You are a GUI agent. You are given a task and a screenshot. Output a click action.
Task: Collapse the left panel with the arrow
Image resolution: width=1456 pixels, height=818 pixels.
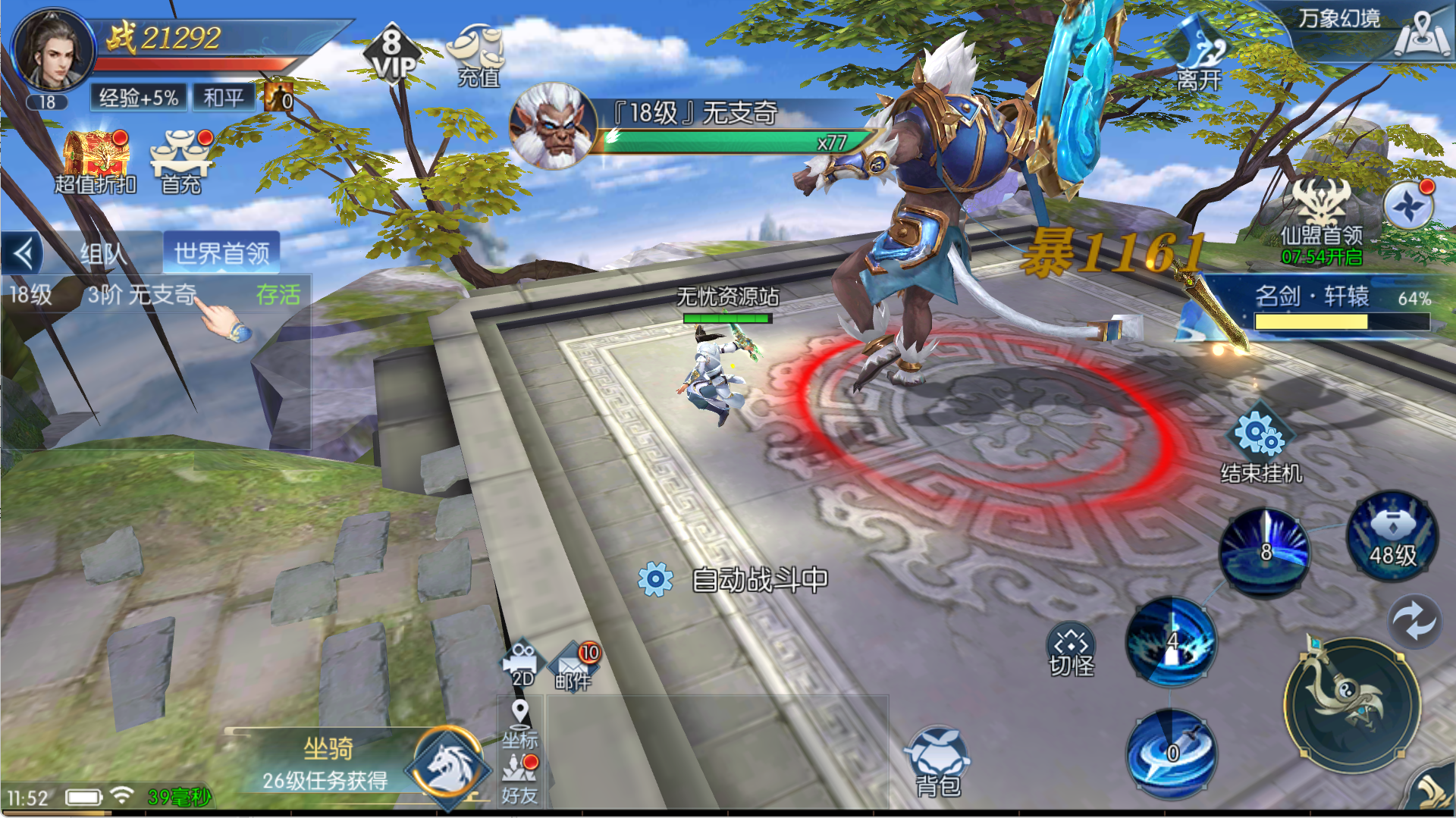pos(24,253)
